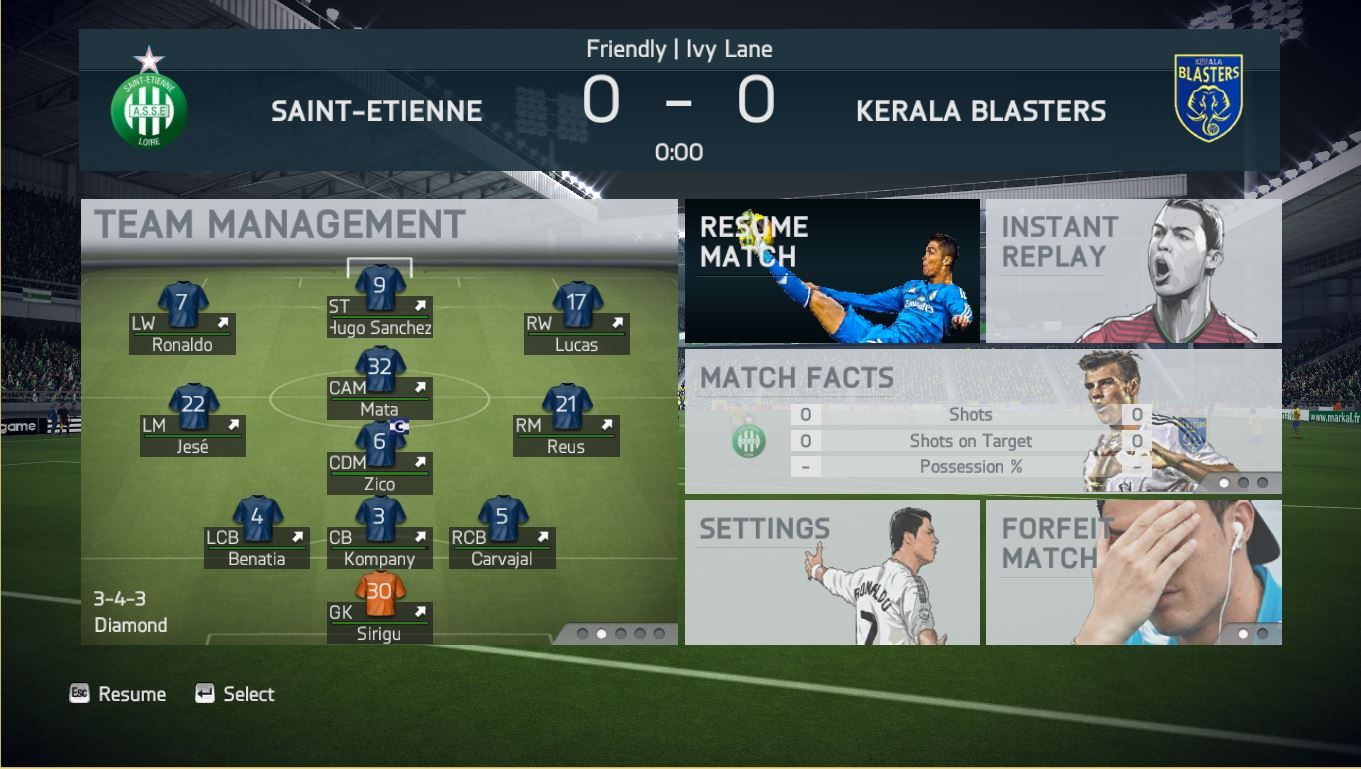Select CDM Zico, the captain
The width and height of the screenshot is (1361, 769).
pyautogui.click(x=380, y=457)
